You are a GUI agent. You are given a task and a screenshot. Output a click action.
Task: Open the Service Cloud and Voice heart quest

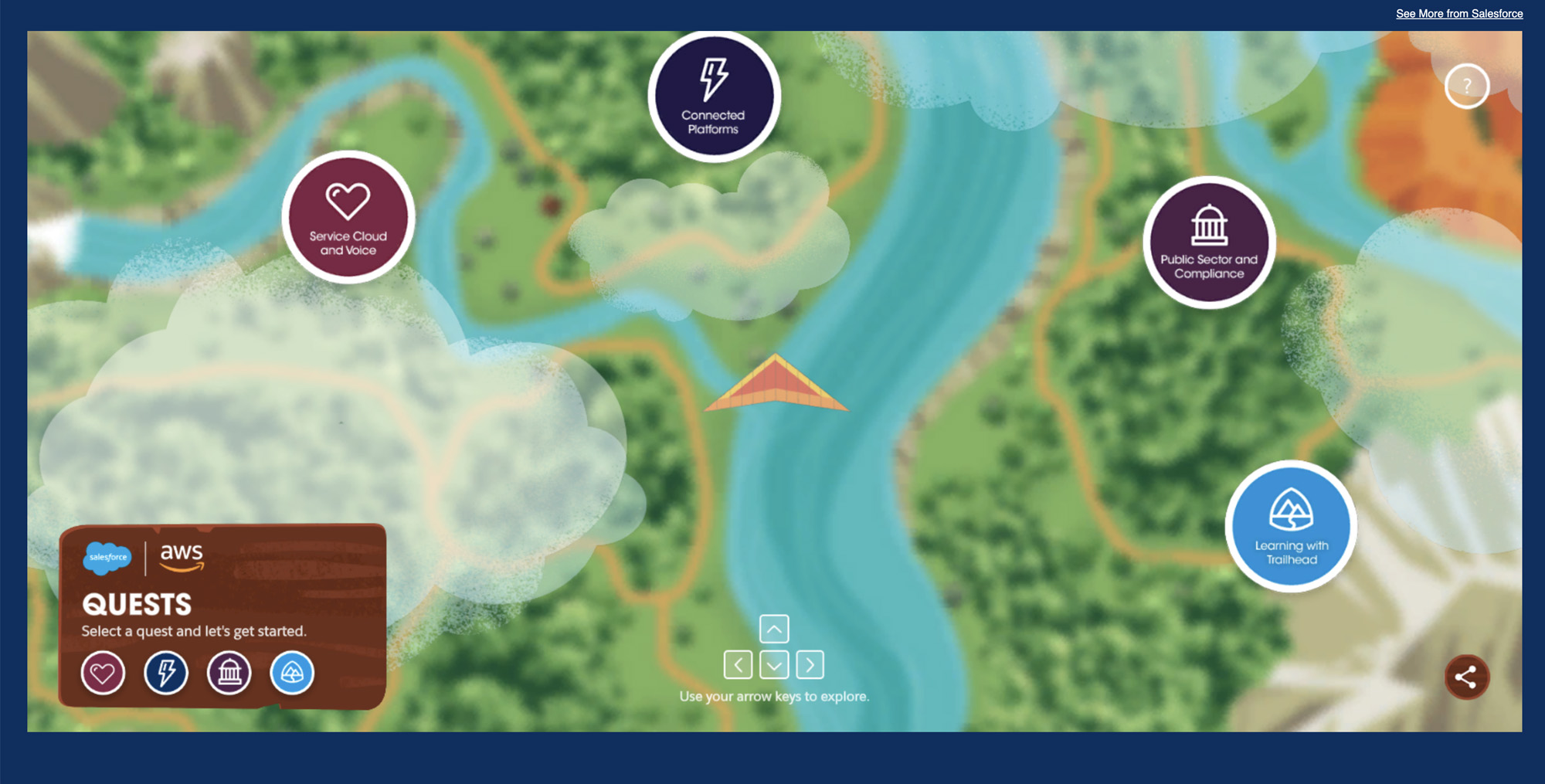(348, 219)
